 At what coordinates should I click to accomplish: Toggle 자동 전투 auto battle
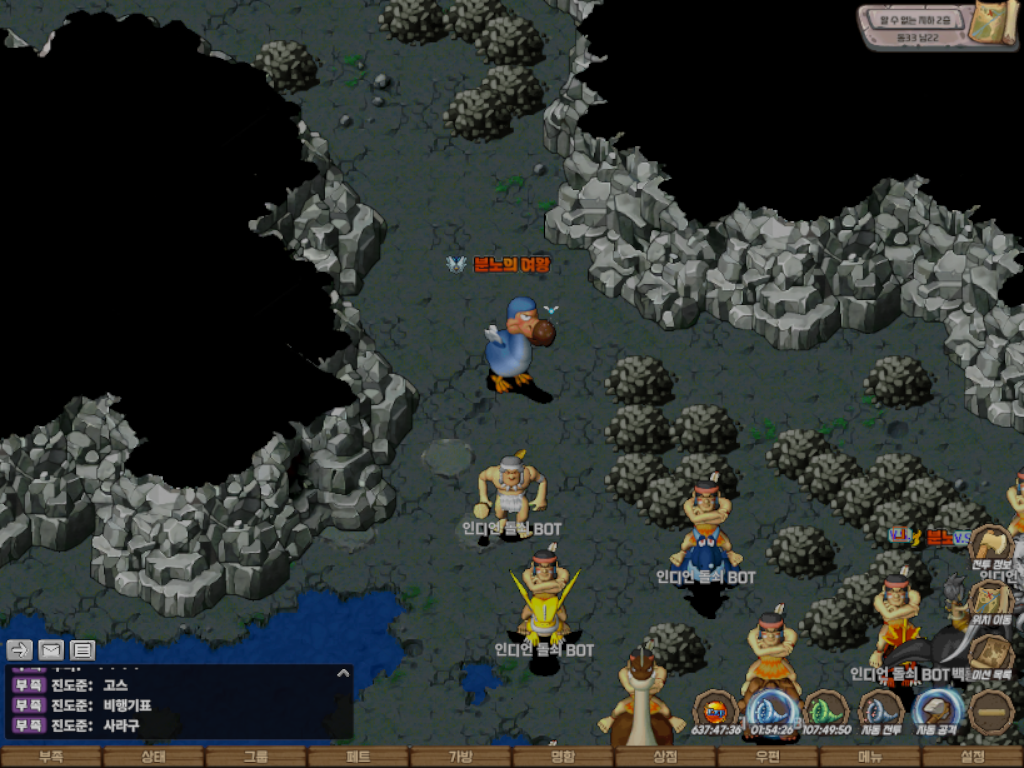tap(881, 714)
